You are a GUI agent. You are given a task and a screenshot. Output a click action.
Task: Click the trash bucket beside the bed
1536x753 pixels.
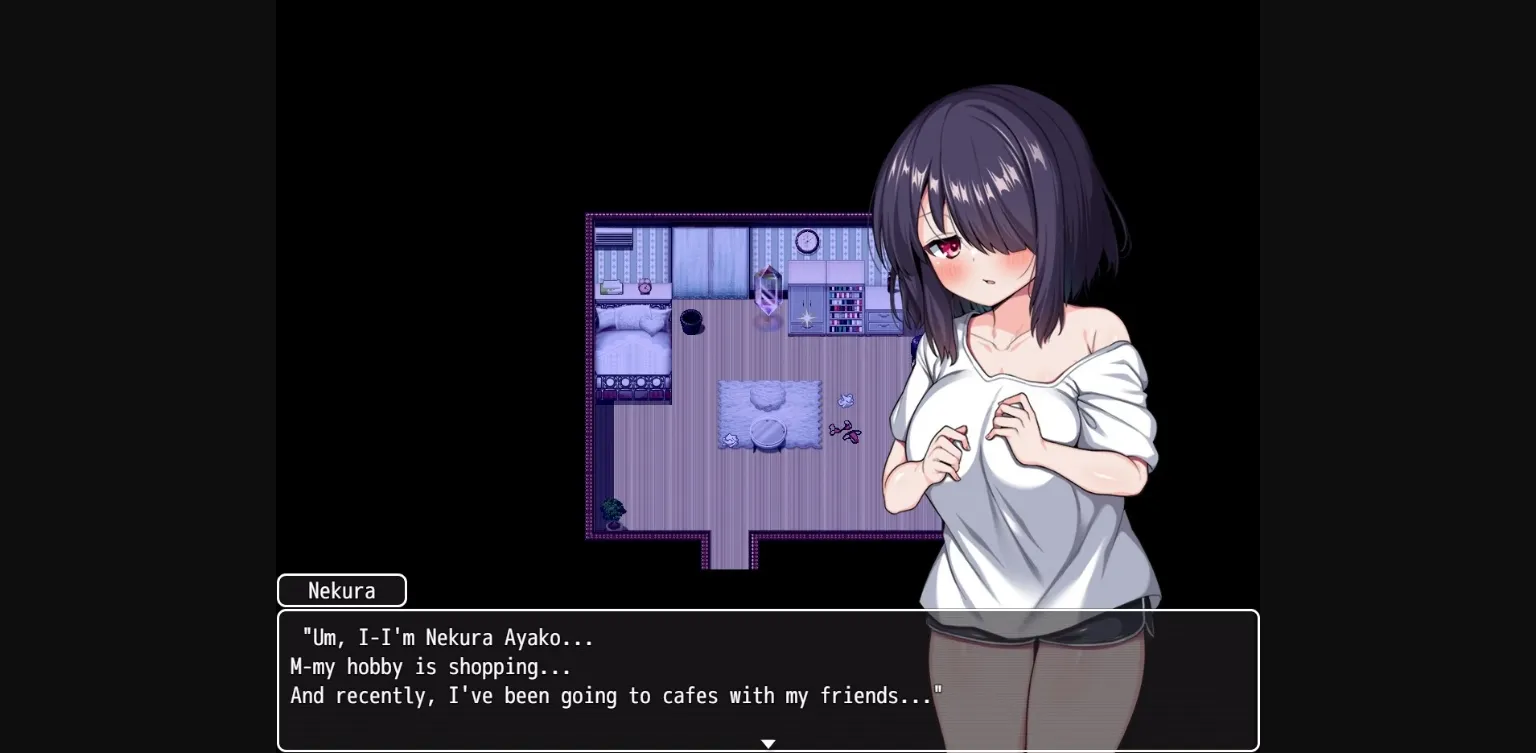[x=692, y=322]
